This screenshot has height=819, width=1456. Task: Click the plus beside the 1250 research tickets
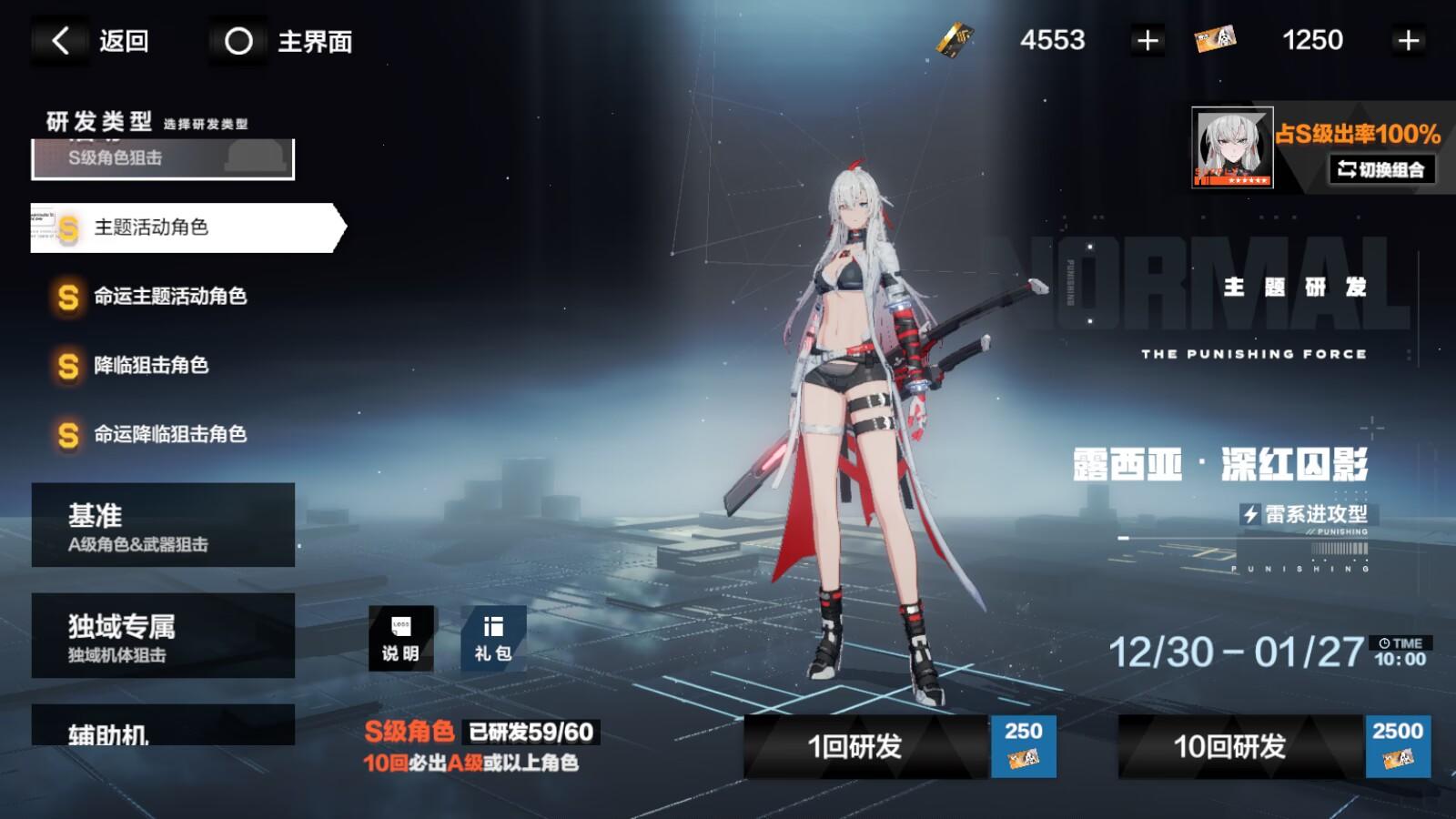pos(1408,40)
